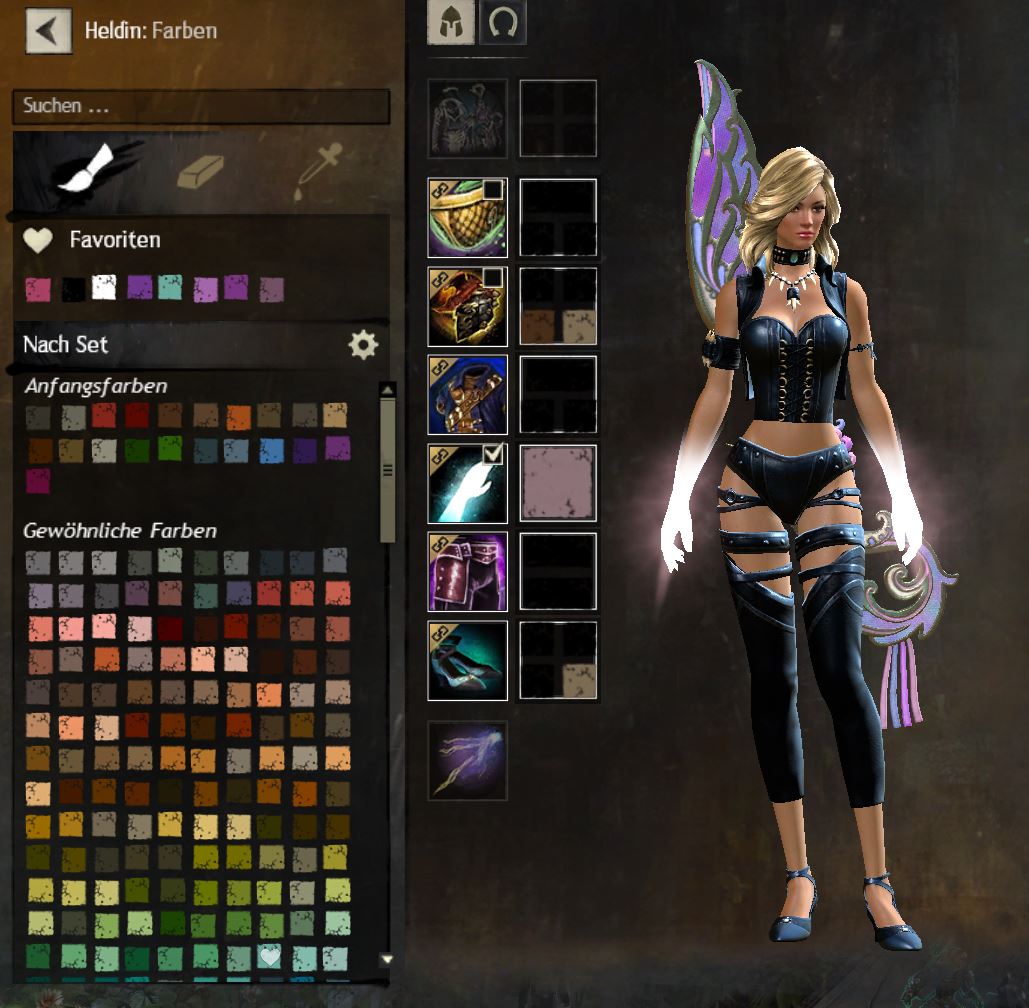Select the red and black chest armor slot
The width and height of the screenshot is (1029, 1008).
[467, 306]
